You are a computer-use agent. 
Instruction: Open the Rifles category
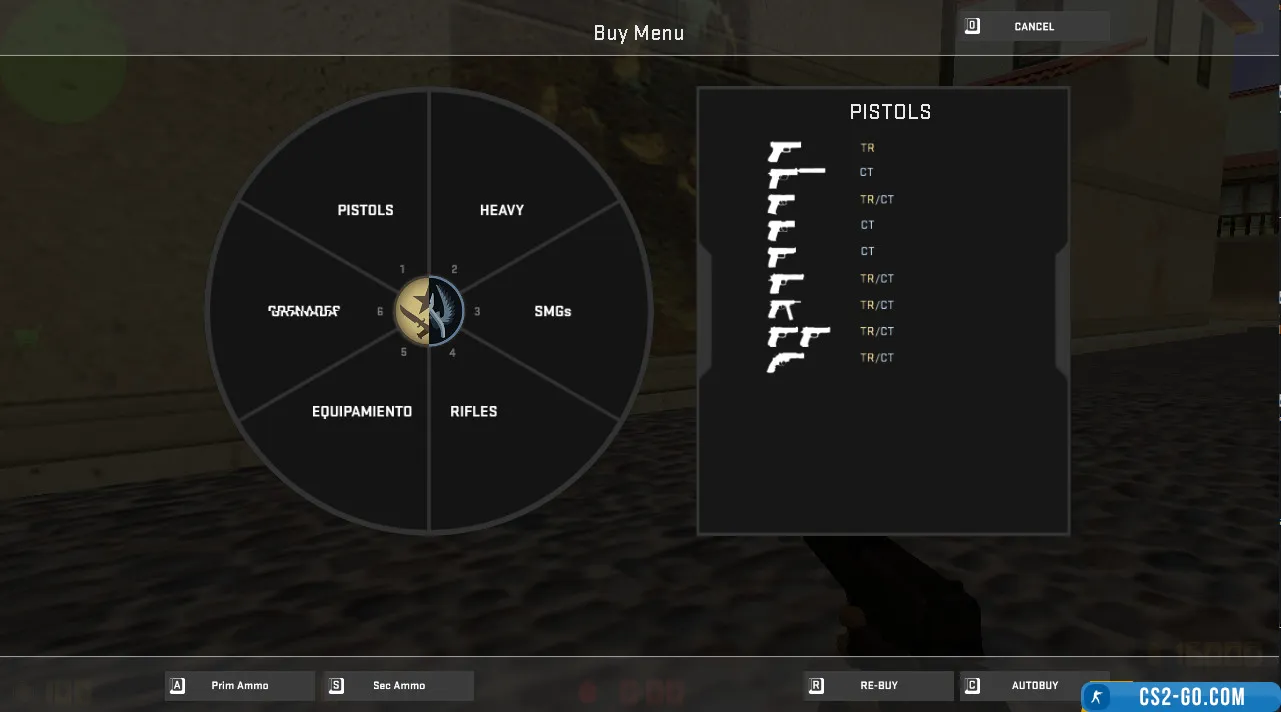point(473,411)
